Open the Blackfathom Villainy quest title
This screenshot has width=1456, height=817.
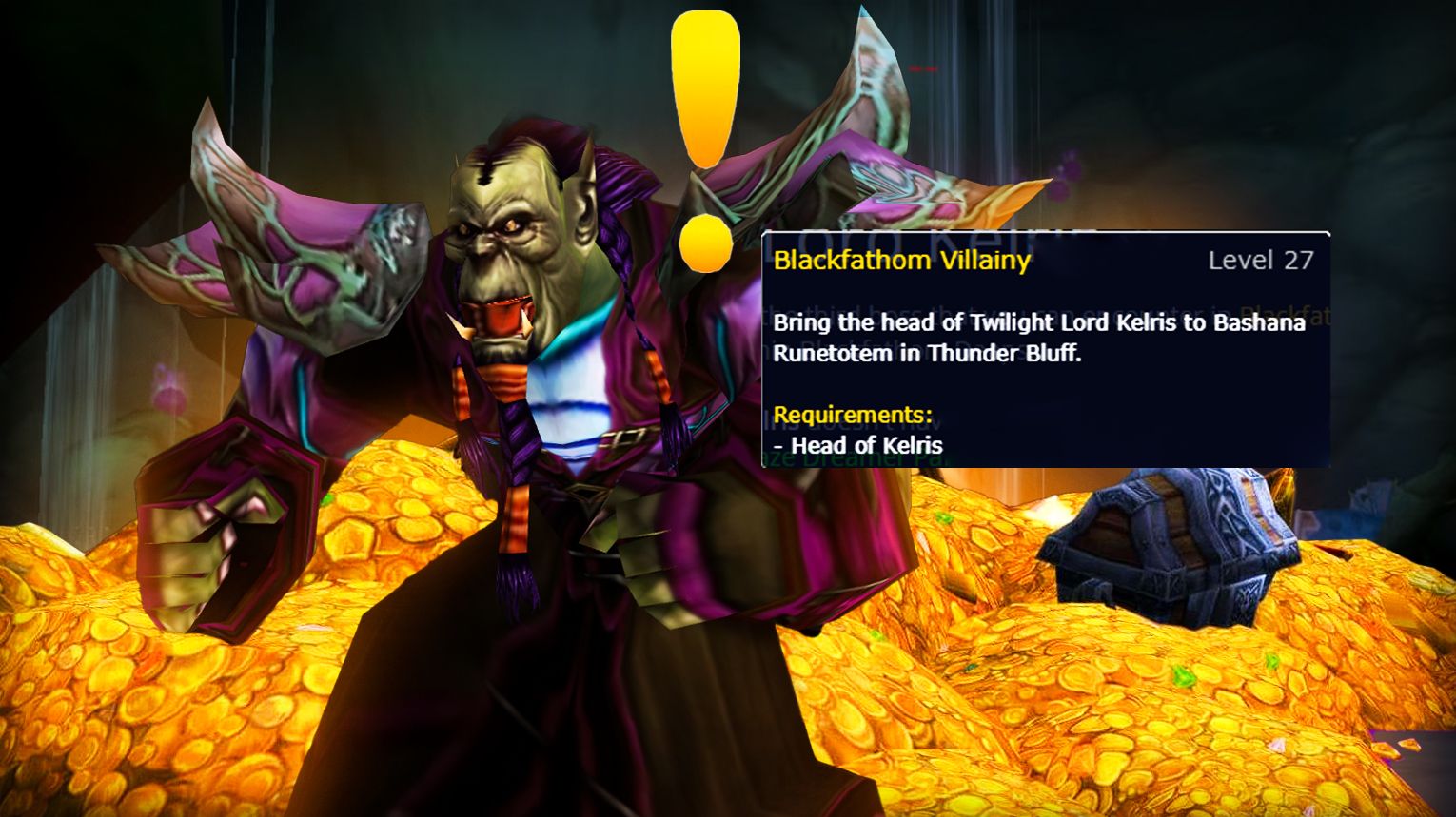click(x=900, y=261)
